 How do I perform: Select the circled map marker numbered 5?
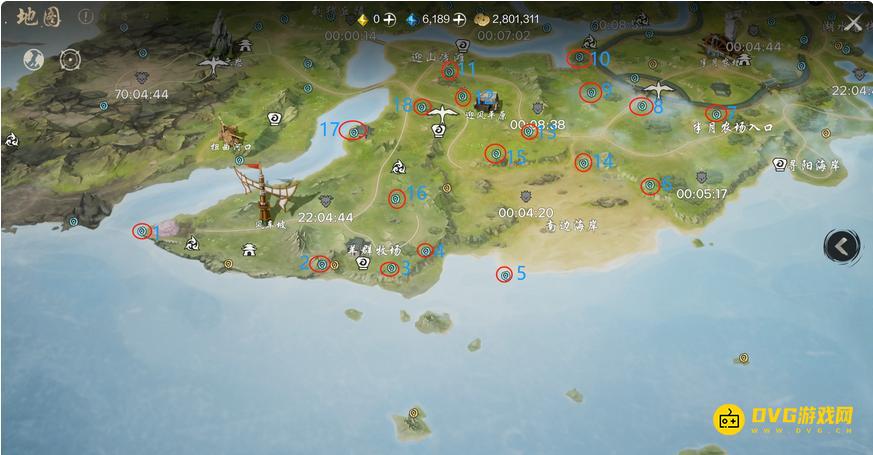click(504, 274)
